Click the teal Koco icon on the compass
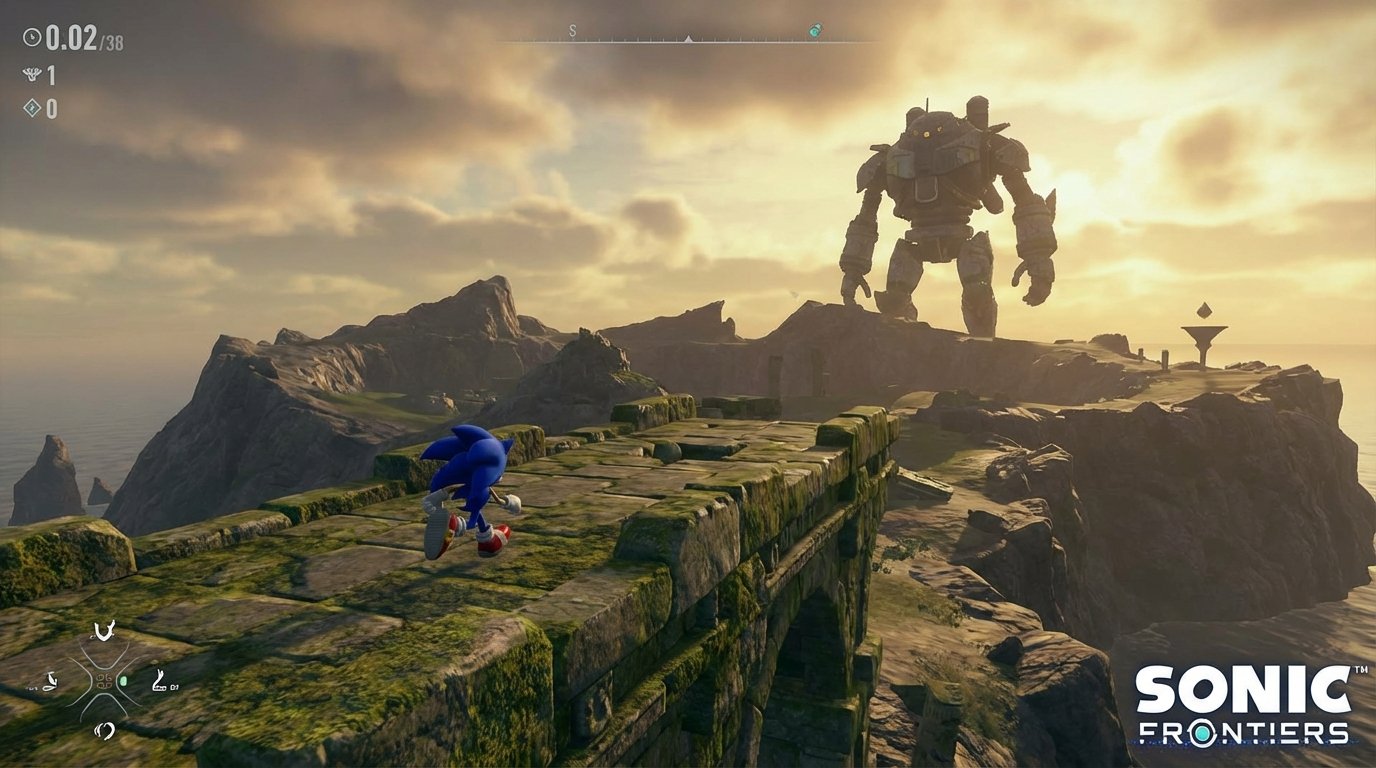The height and width of the screenshot is (768, 1376). click(x=815, y=31)
